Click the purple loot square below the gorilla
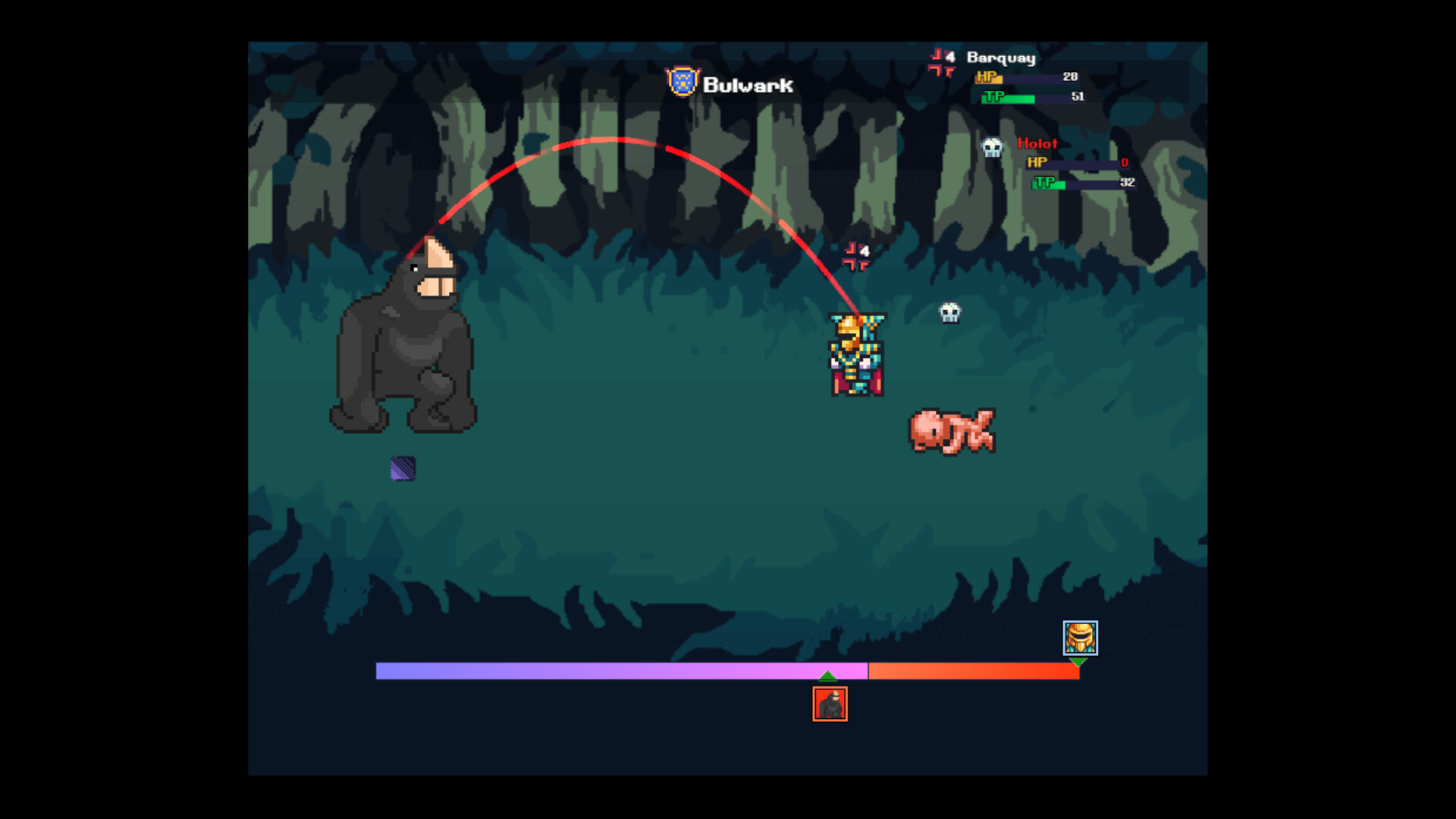1456x819 pixels. pos(402,469)
